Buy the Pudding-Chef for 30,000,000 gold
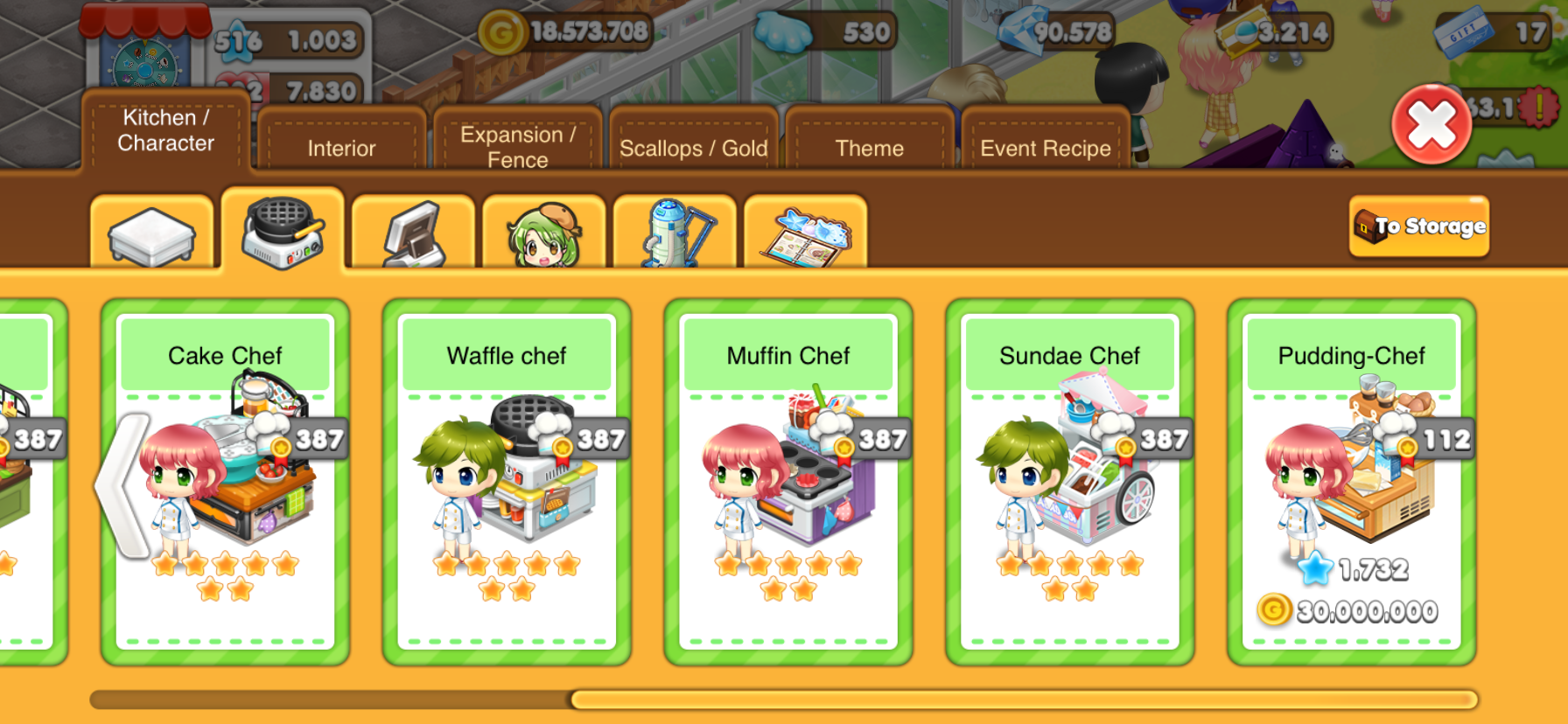The image size is (1568, 724). tap(1352, 609)
